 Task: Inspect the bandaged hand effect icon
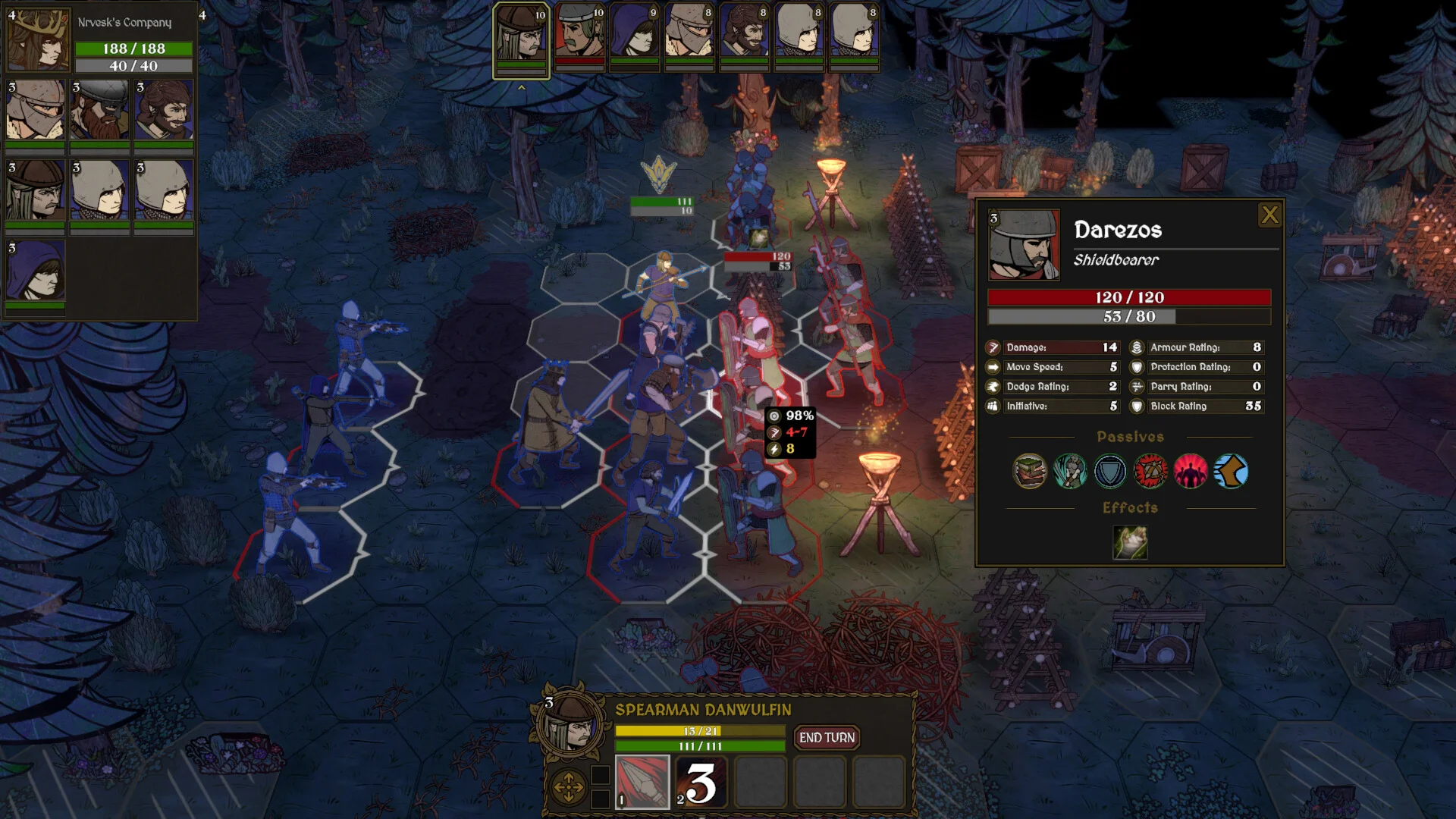tap(1130, 543)
